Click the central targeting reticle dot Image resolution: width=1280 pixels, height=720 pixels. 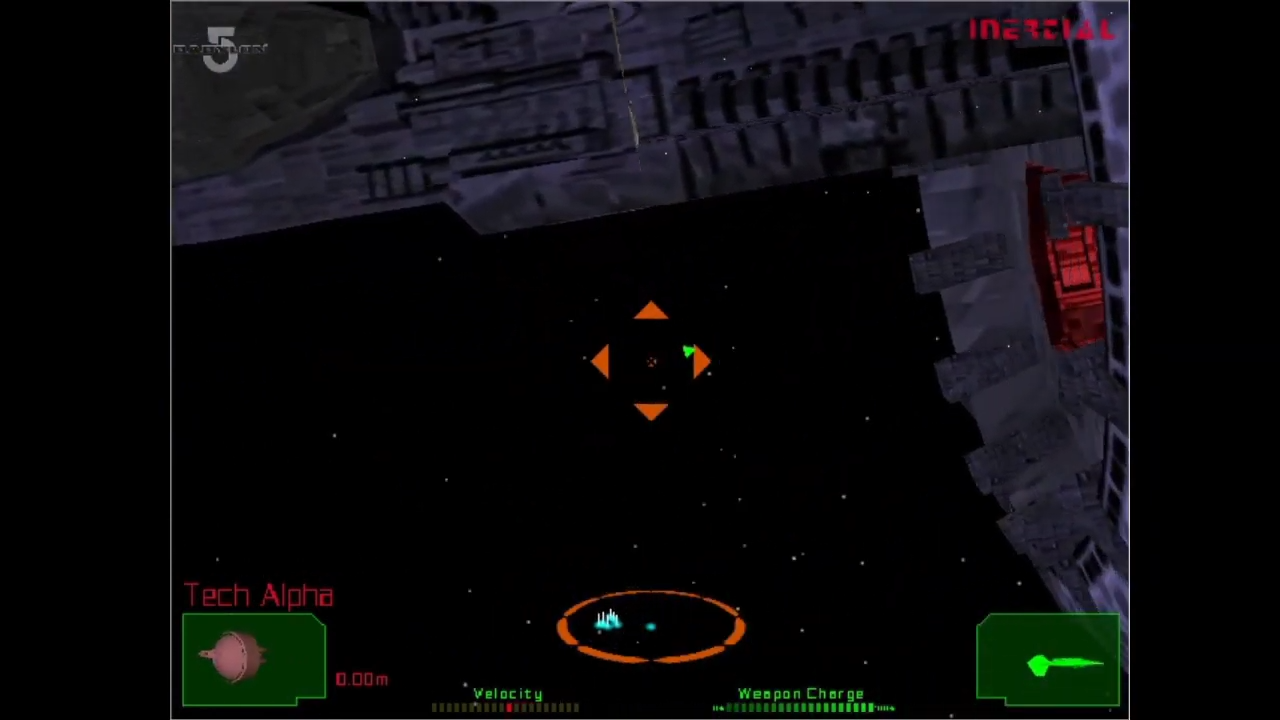tap(650, 362)
